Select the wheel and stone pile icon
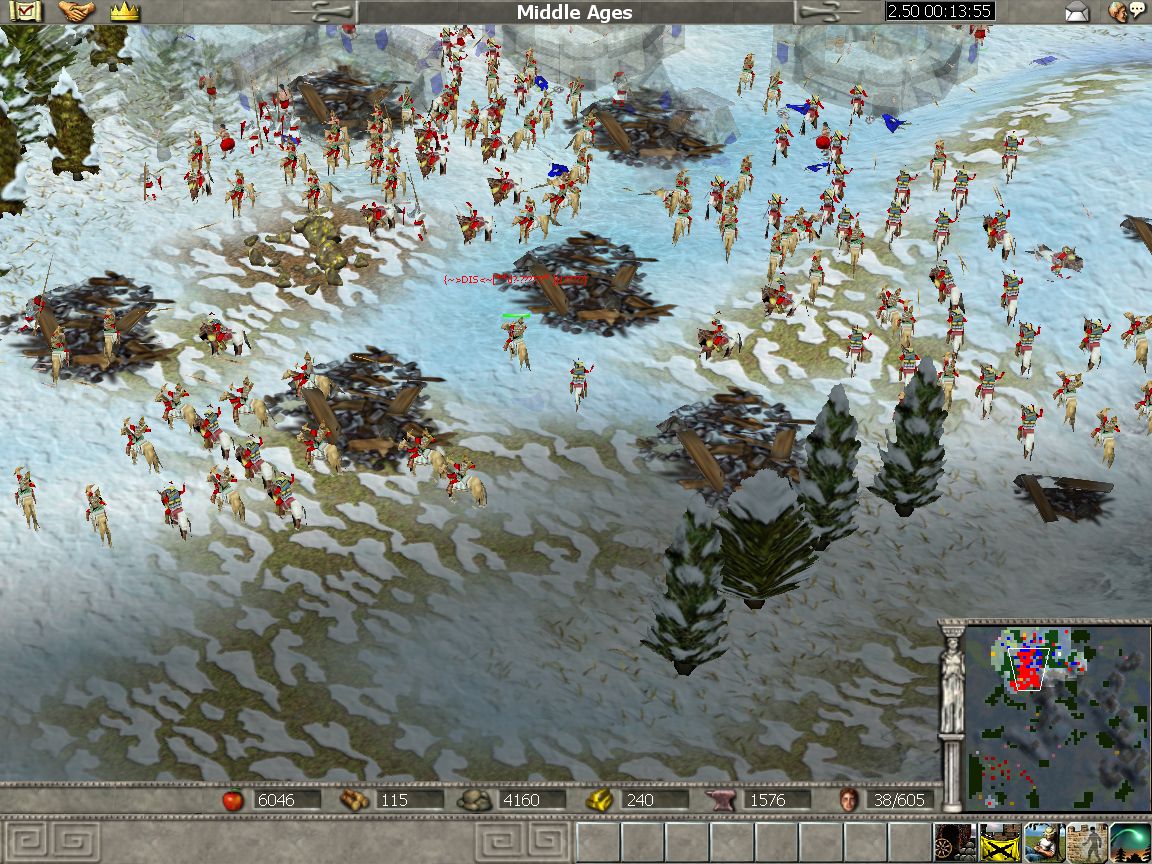Viewport: 1152px width, 864px height. [955, 843]
